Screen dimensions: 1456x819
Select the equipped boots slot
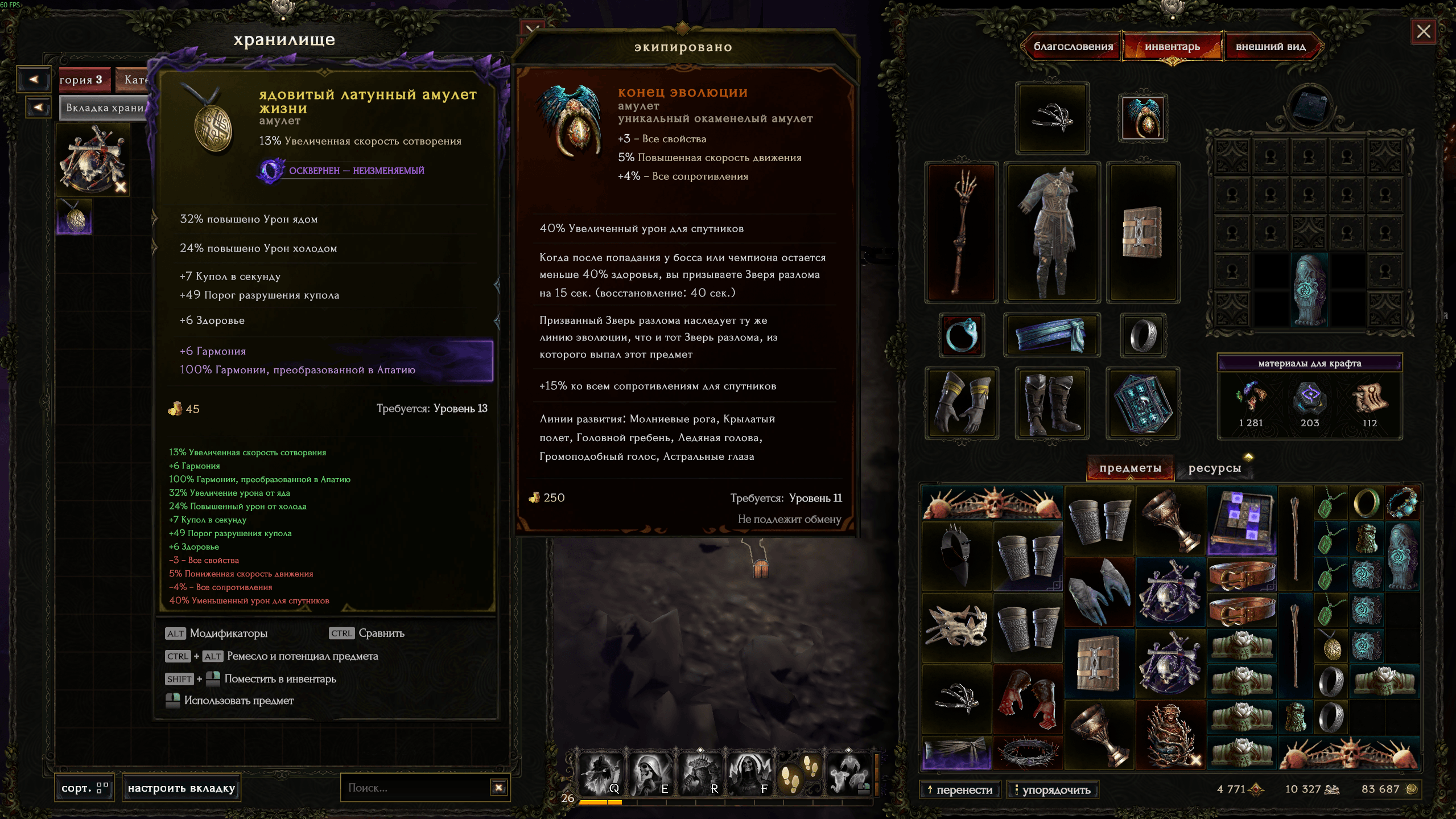coord(1051,403)
